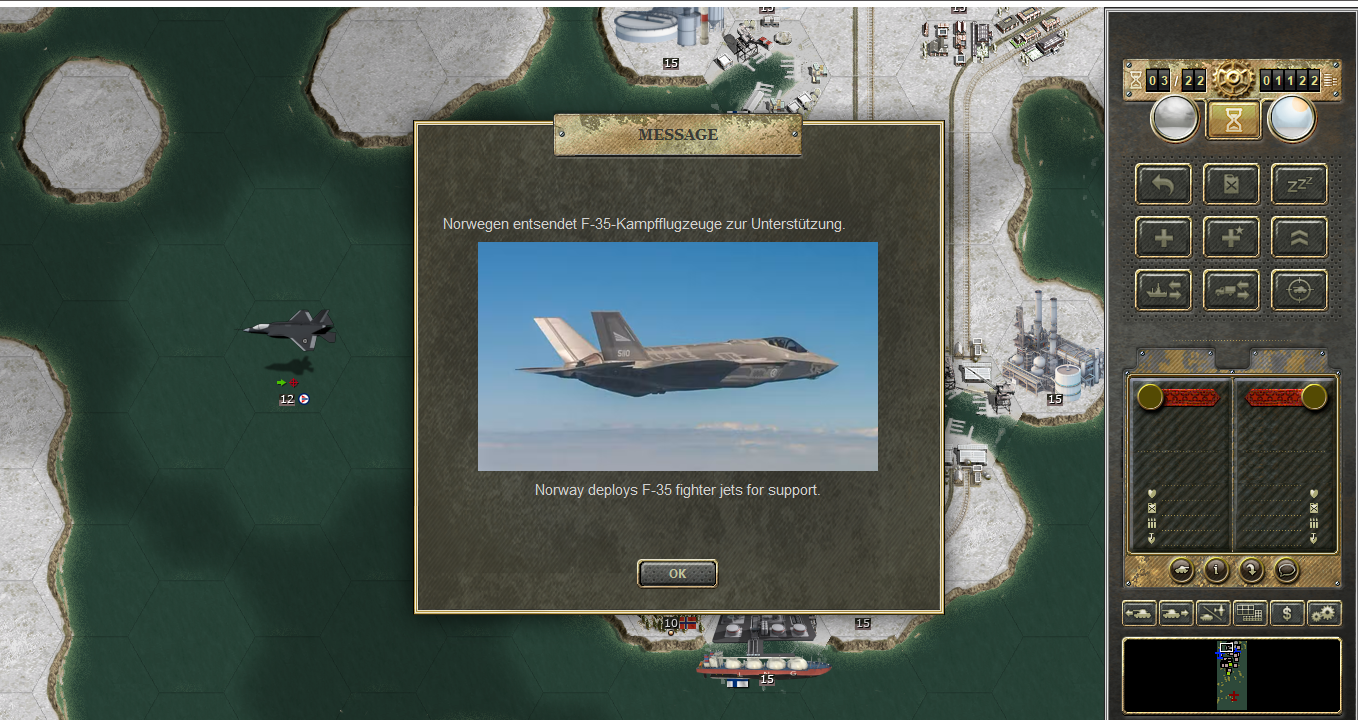
Task: Click the round curved arrow button
Action: tap(1251, 570)
